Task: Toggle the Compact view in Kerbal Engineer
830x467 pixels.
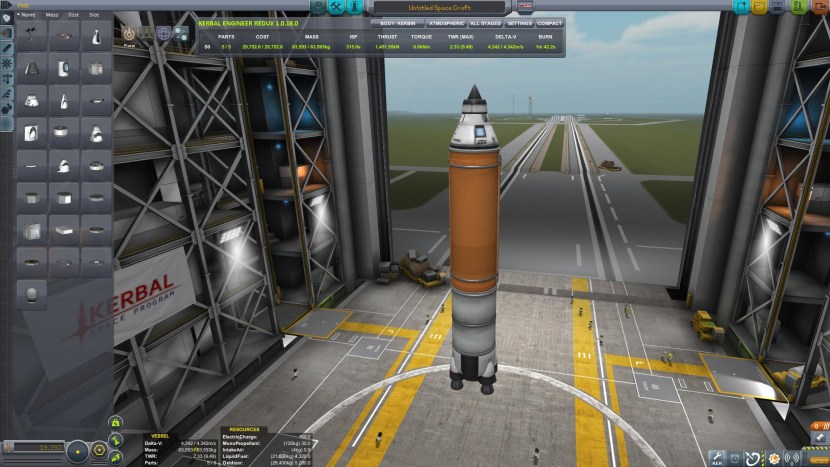Action: (x=549, y=21)
